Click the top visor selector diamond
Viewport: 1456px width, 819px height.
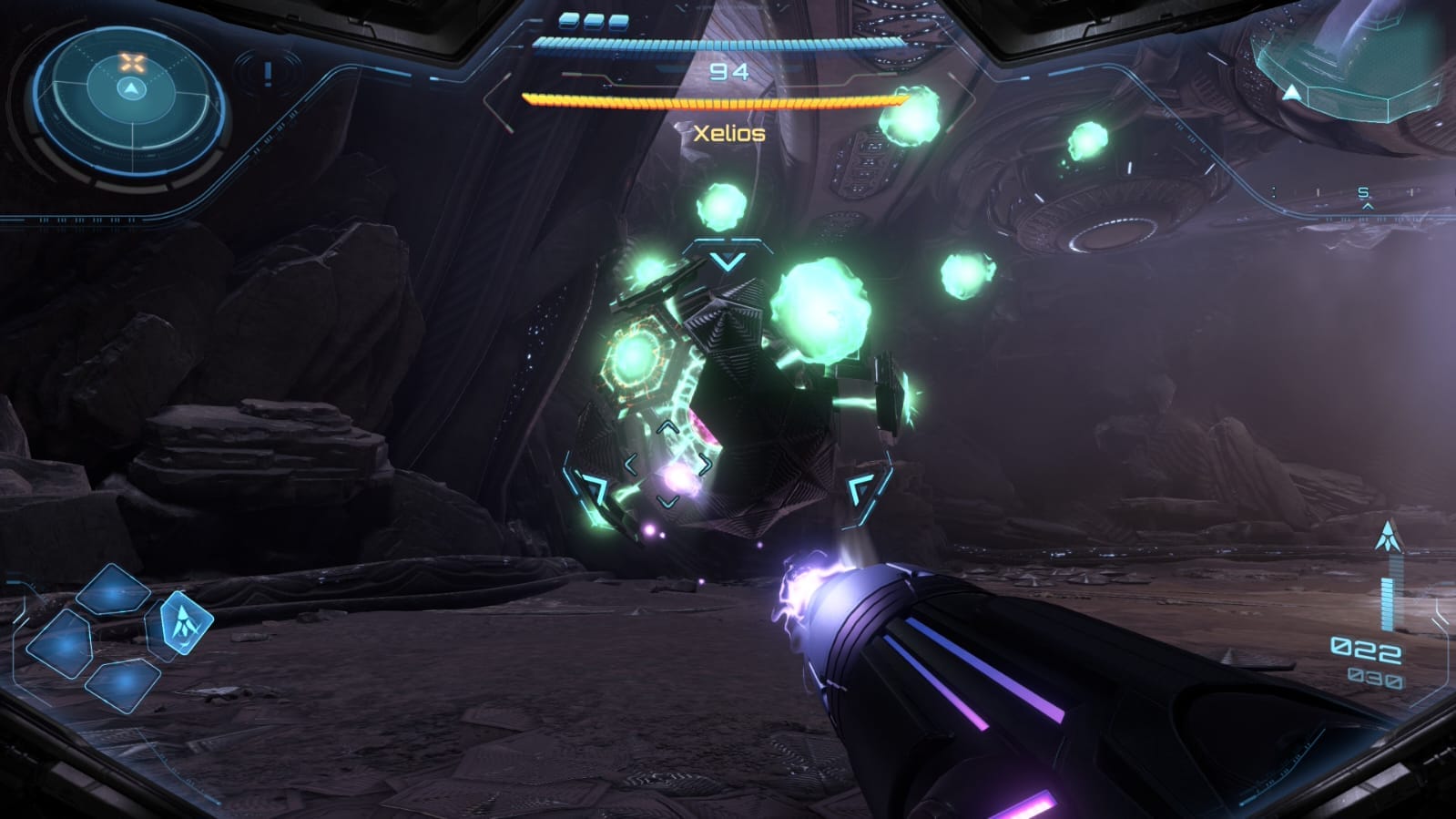tap(112, 589)
